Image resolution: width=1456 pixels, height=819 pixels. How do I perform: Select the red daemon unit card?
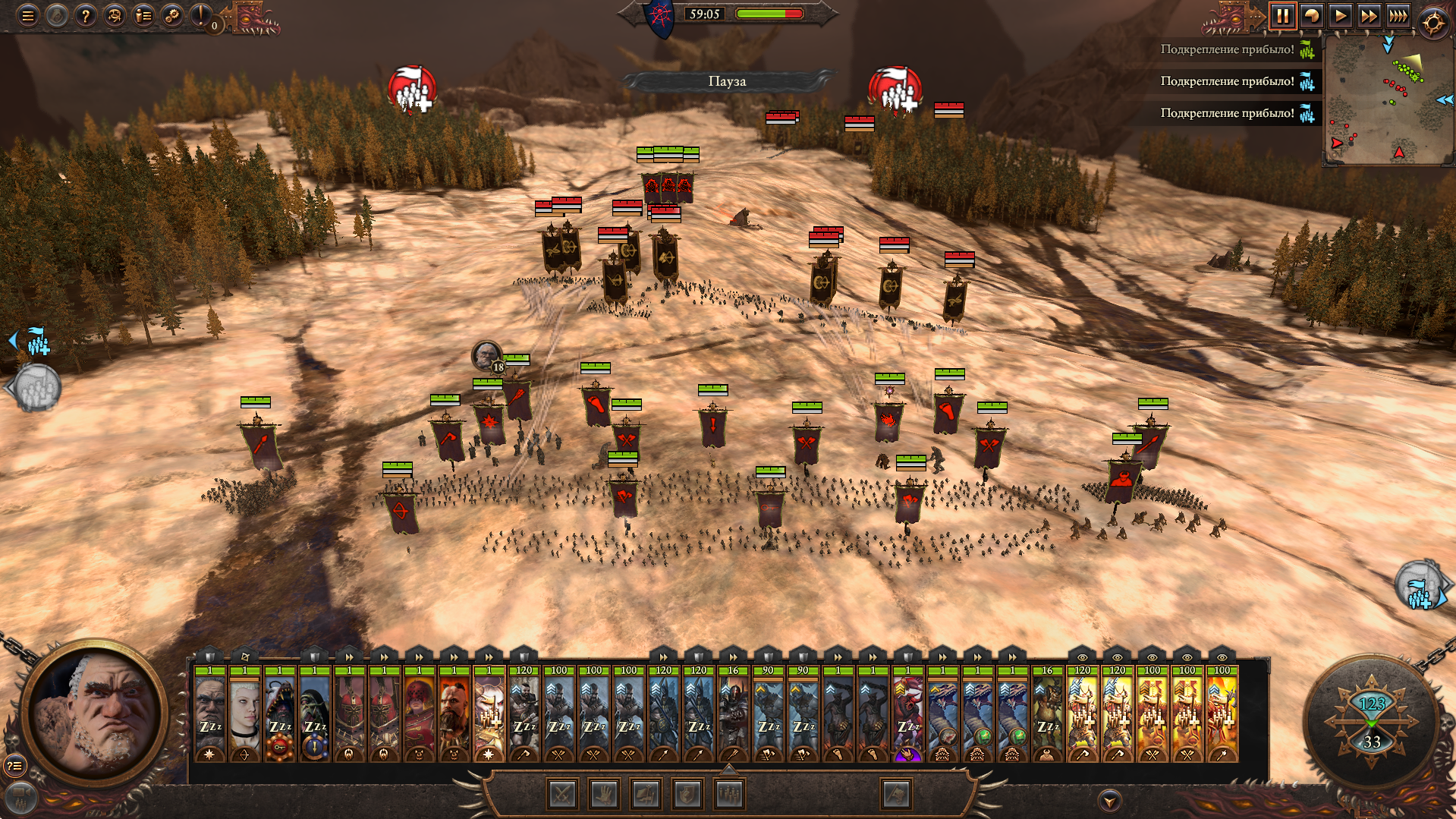tap(908, 713)
